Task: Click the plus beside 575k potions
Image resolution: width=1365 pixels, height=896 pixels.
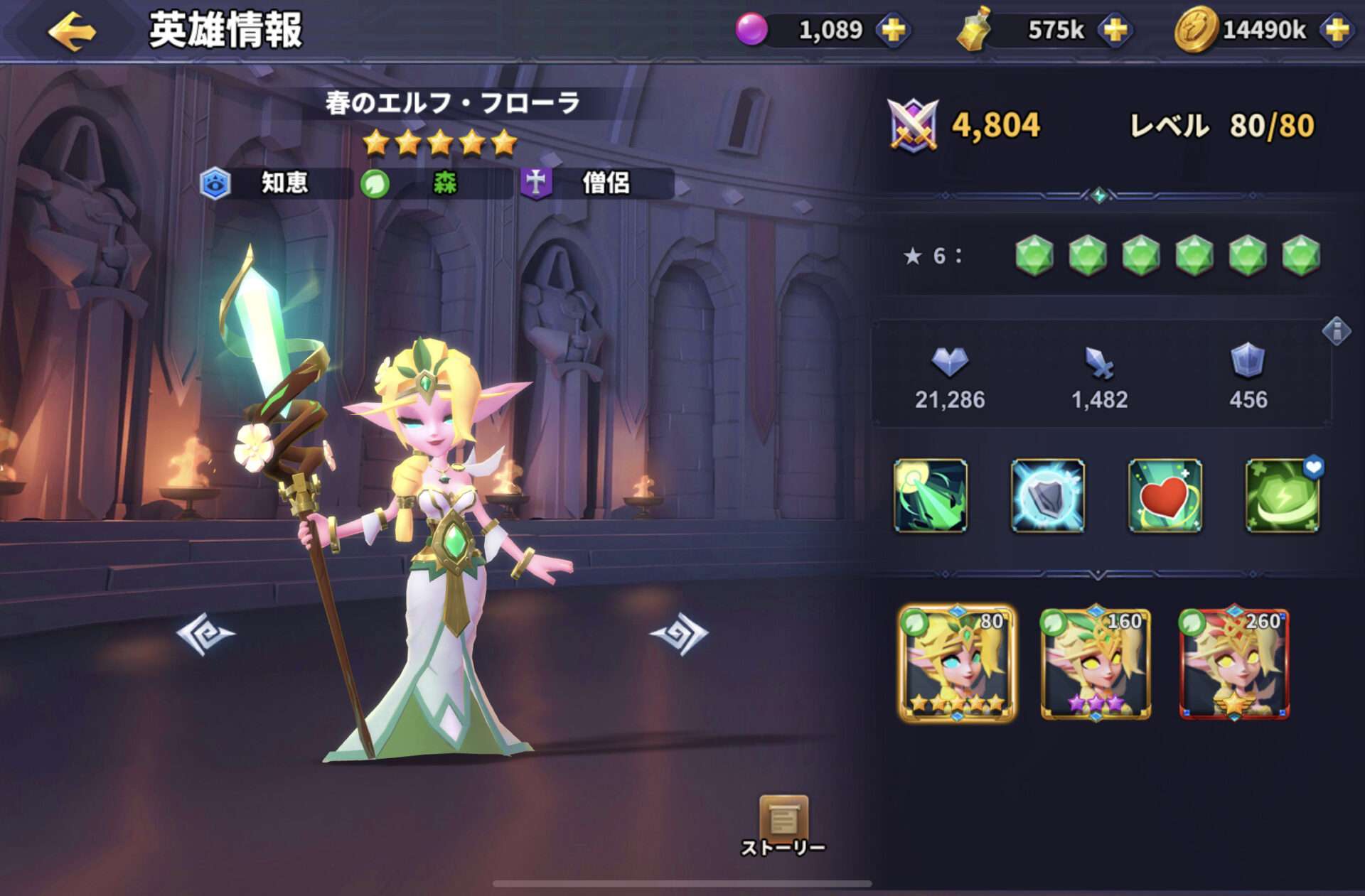Action: [x=1114, y=30]
